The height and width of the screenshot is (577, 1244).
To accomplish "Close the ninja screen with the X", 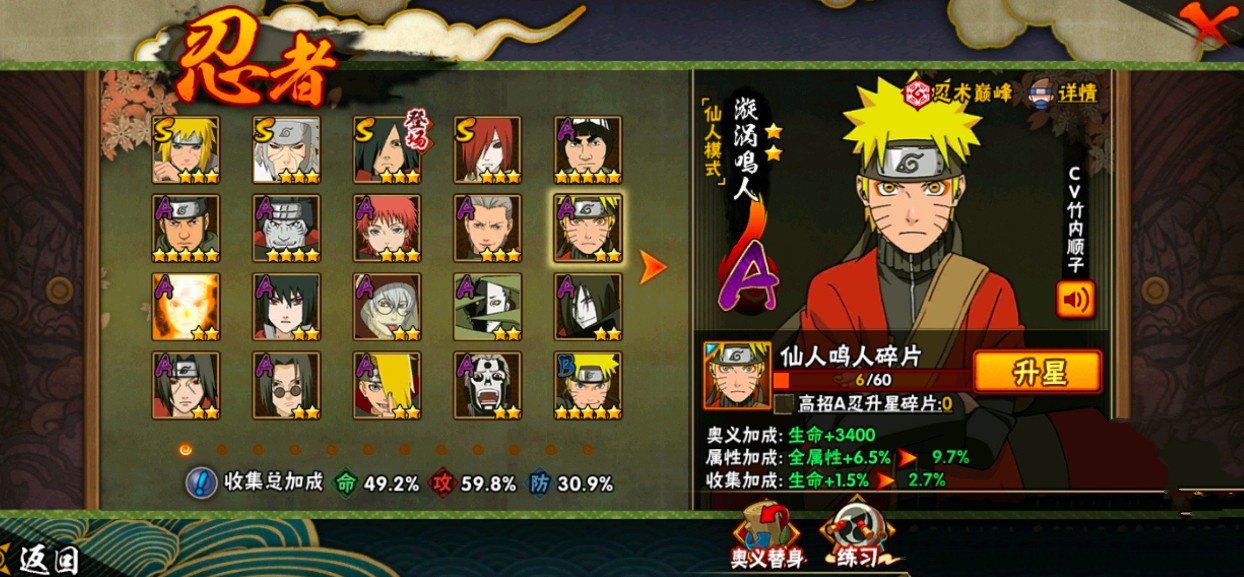I will coord(1209,27).
